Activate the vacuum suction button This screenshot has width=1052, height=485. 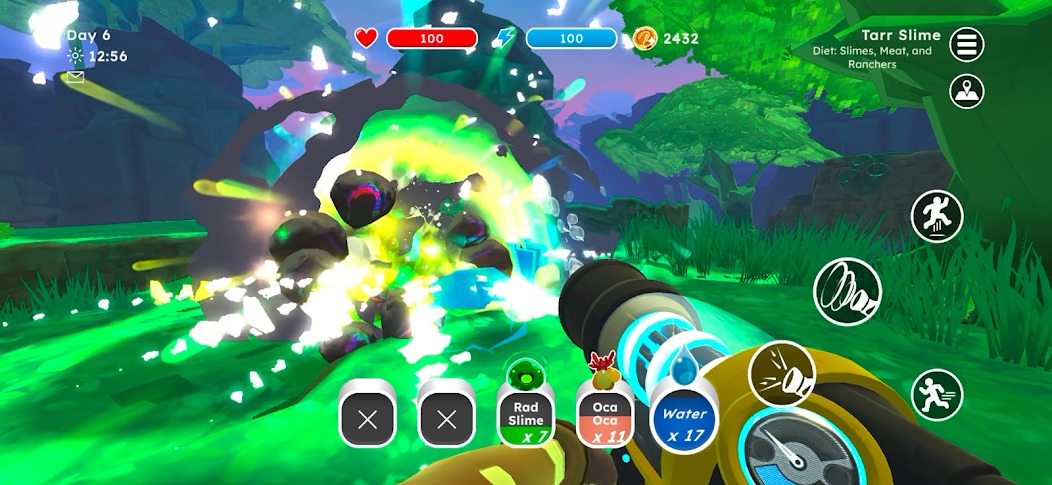tap(847, 291)
